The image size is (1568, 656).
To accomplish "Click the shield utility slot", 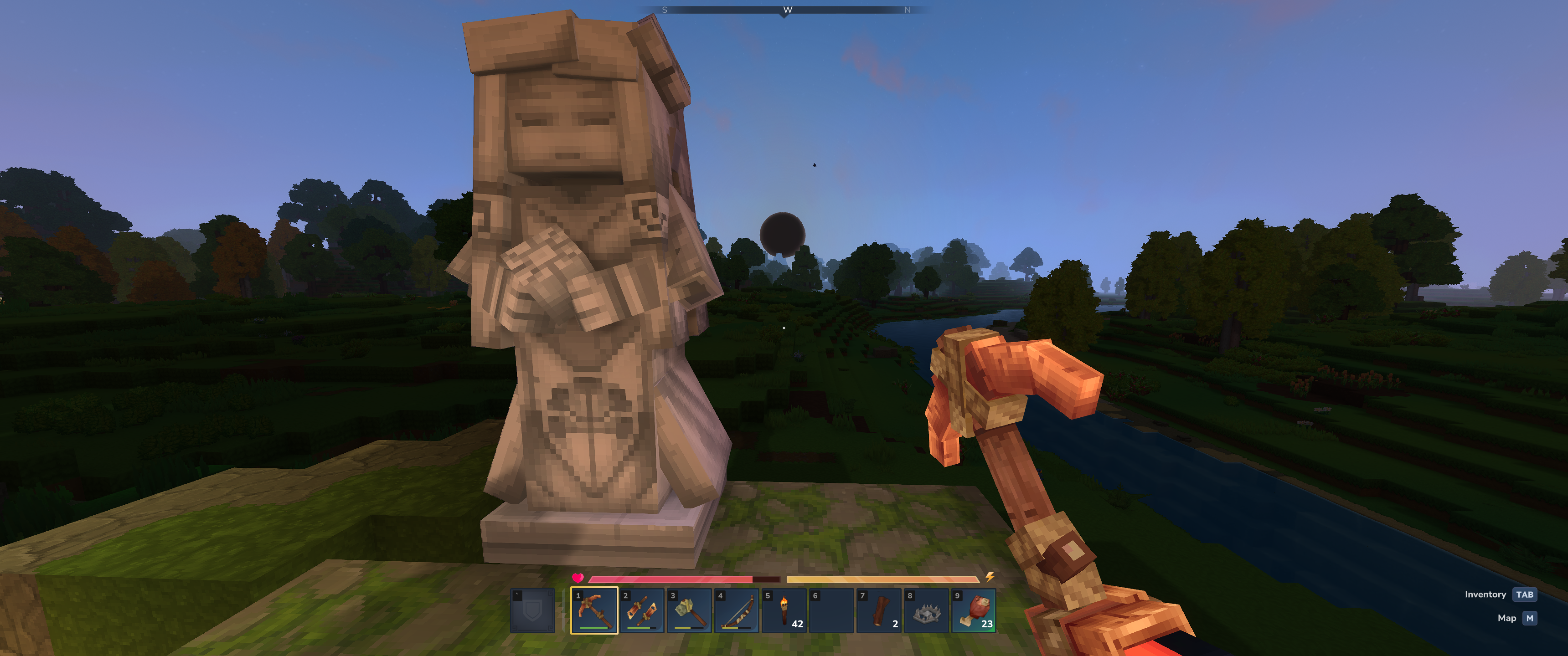I will [532, 610].
